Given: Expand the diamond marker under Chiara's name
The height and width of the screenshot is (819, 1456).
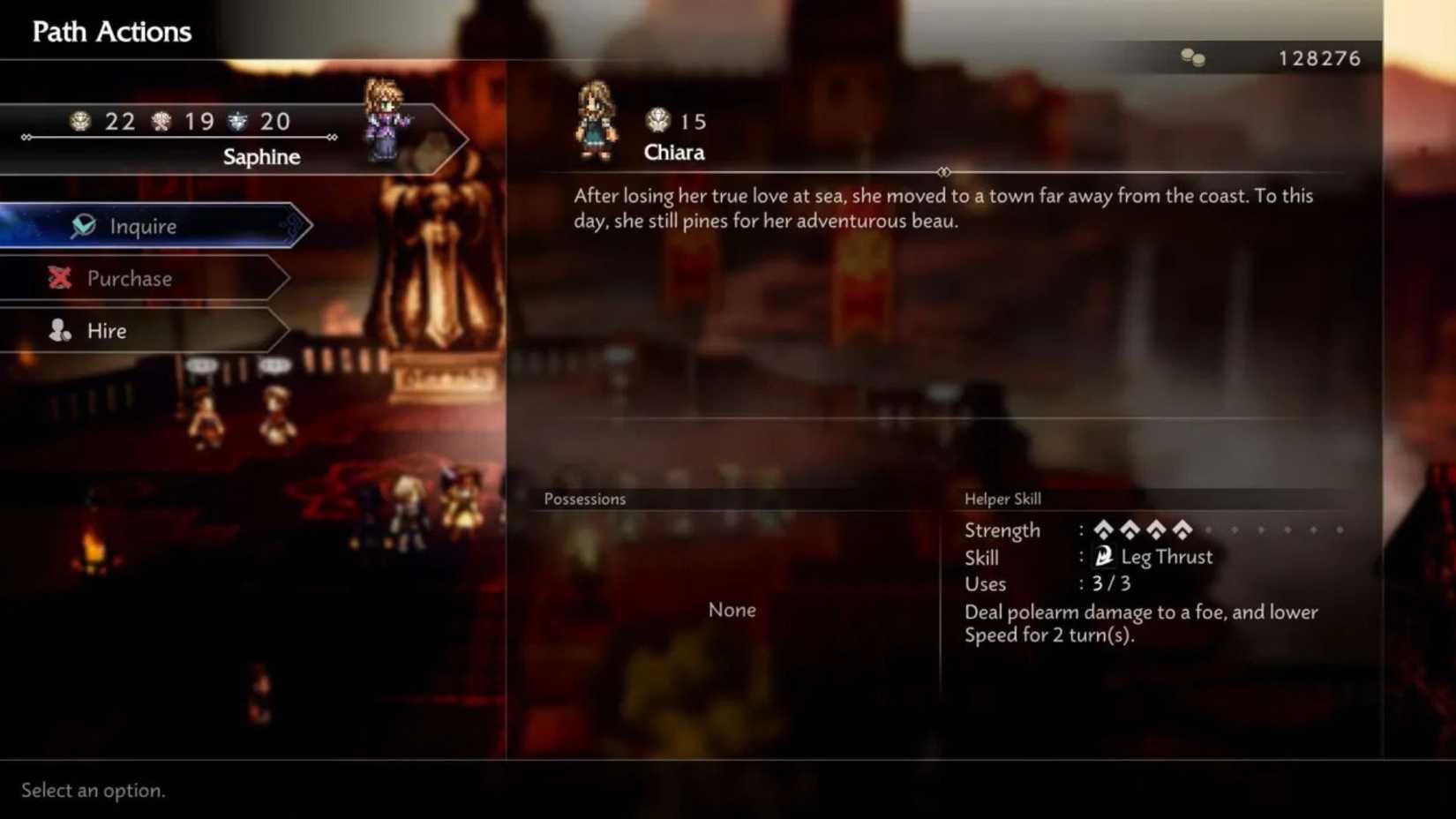Looking at the screenshot, I should coord(944,172).
